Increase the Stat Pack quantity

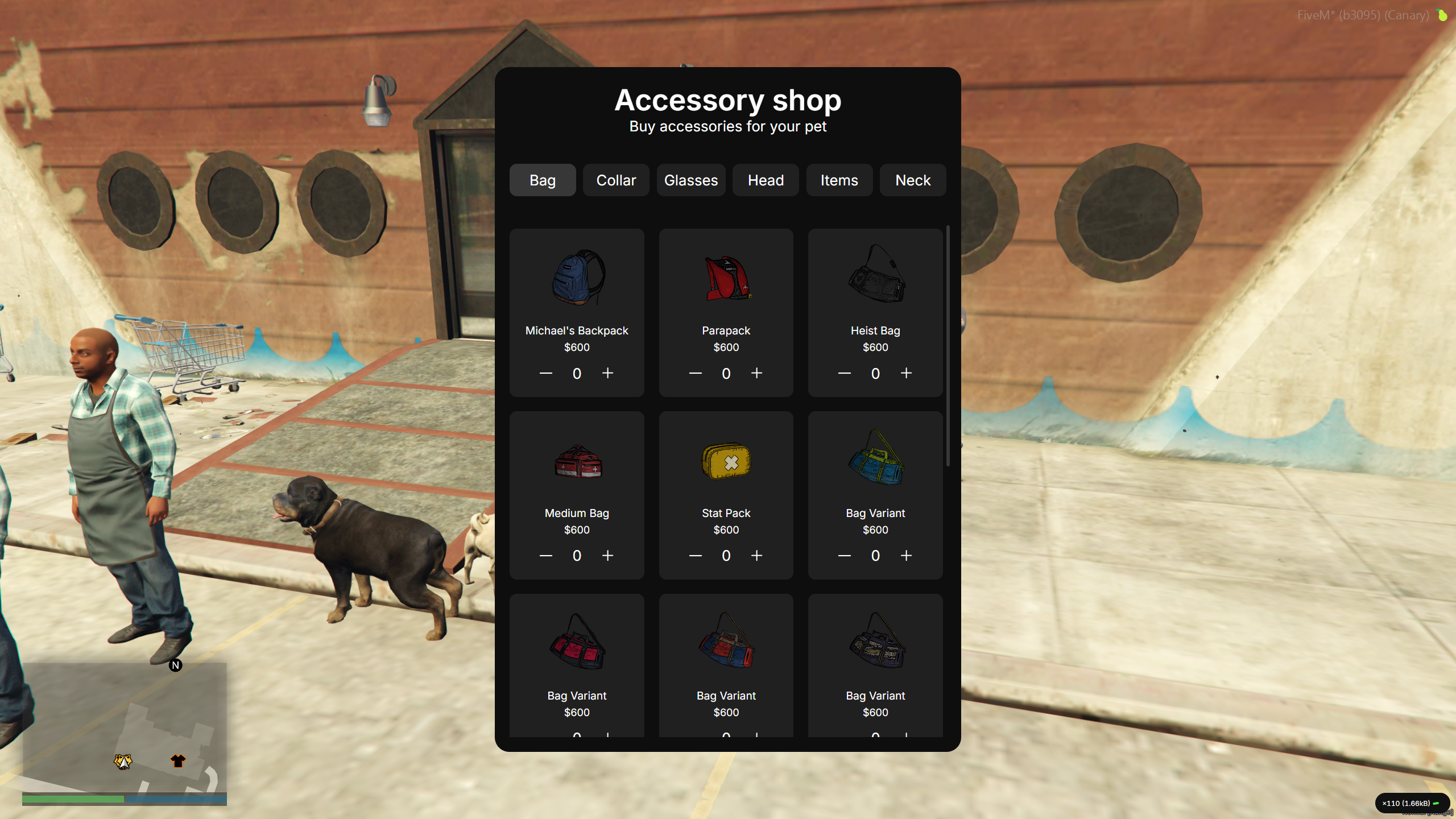click(756, 556)
